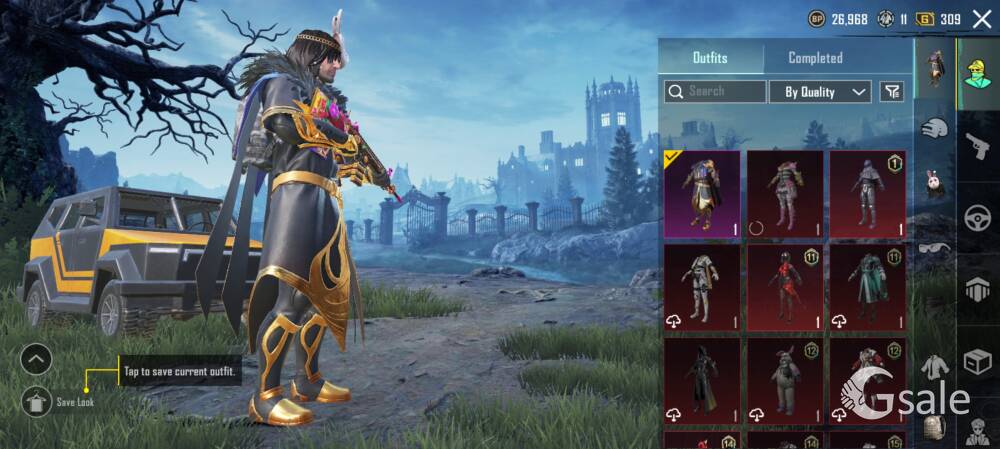Open the box crate inventory category
Screen dimensions: 1000x449
[977, 361]
